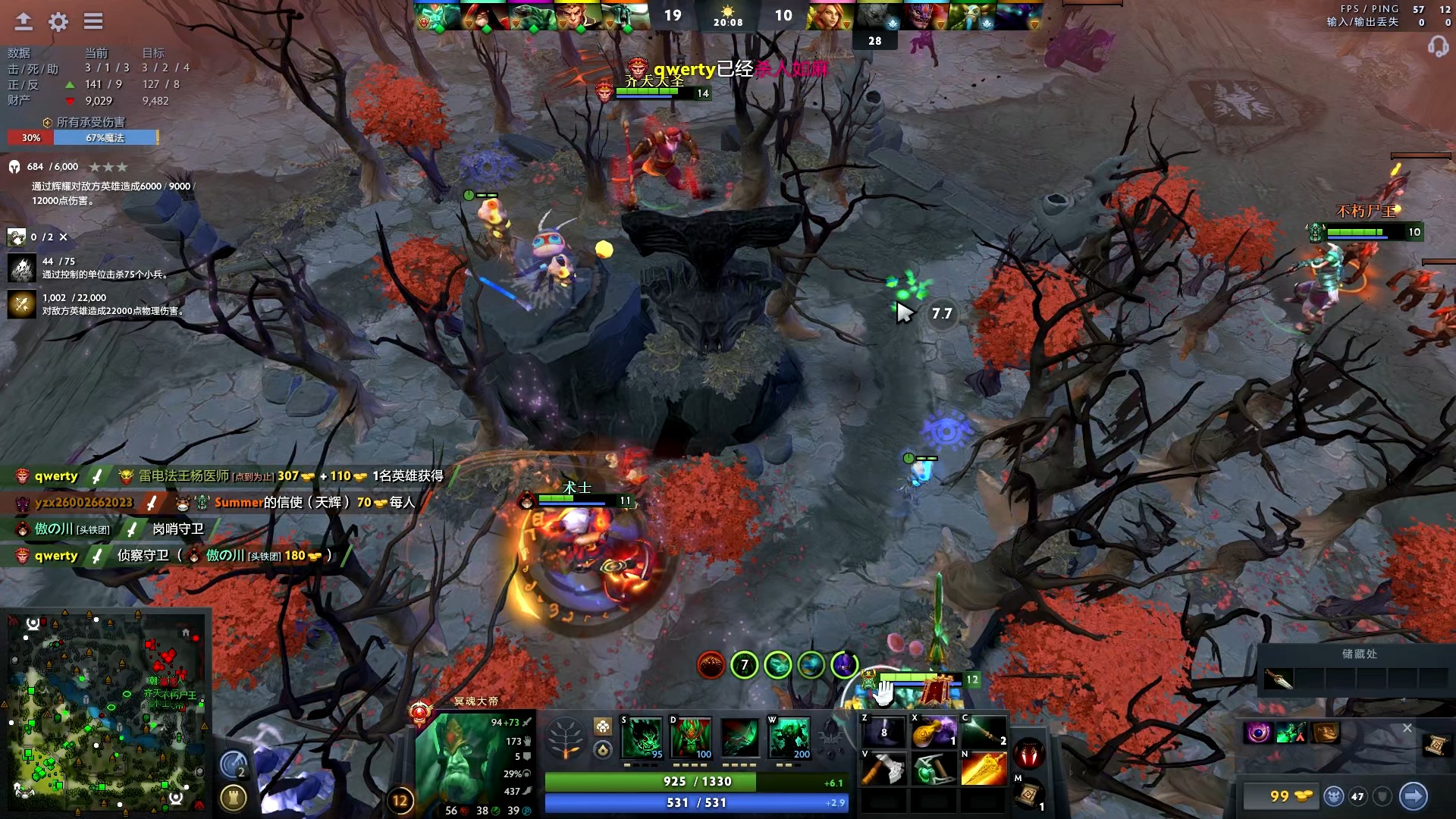The height and width of the screenshot is (819, 1456).
Task: Open the talent tree
Action: [x=566, y=737]
